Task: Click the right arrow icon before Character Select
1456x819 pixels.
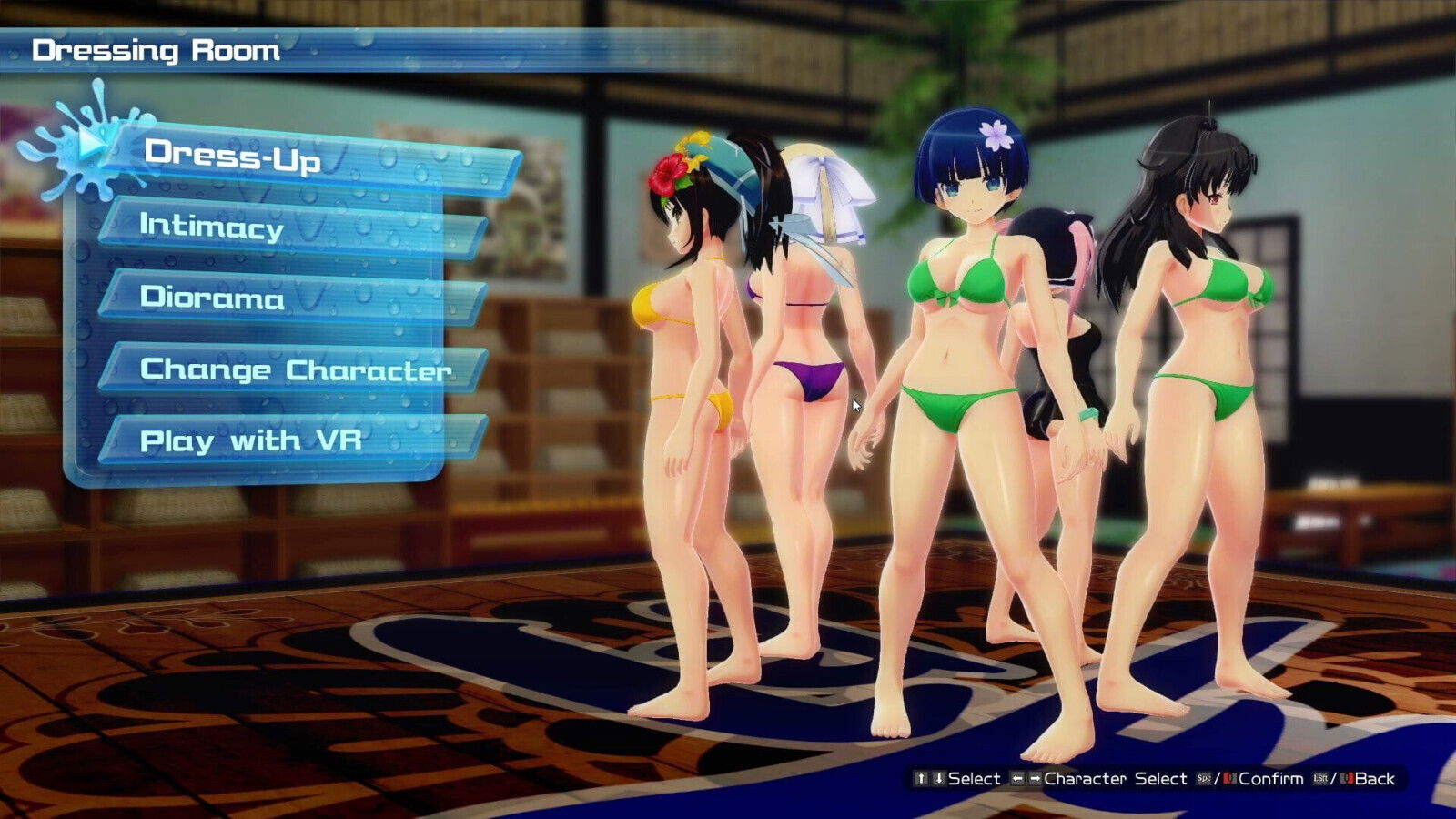Action: pos(1036,779)
